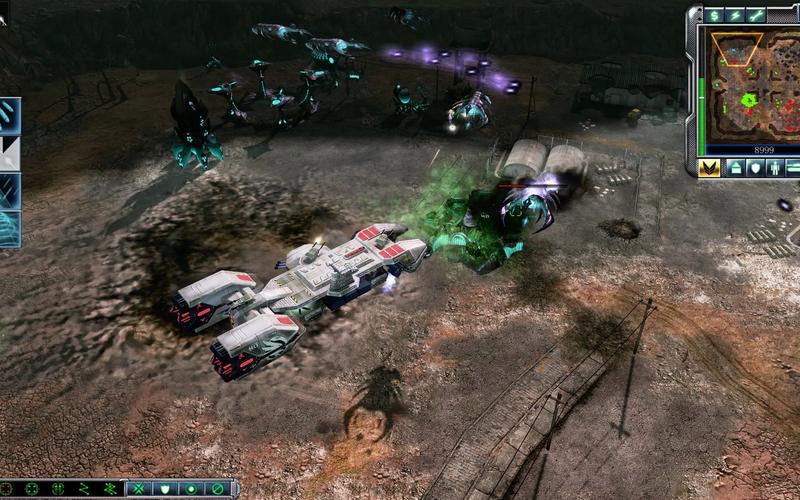This screenshot has height=500, width=800.
Task: Activate the green zigzag waypoint icon
Action: 84,489
